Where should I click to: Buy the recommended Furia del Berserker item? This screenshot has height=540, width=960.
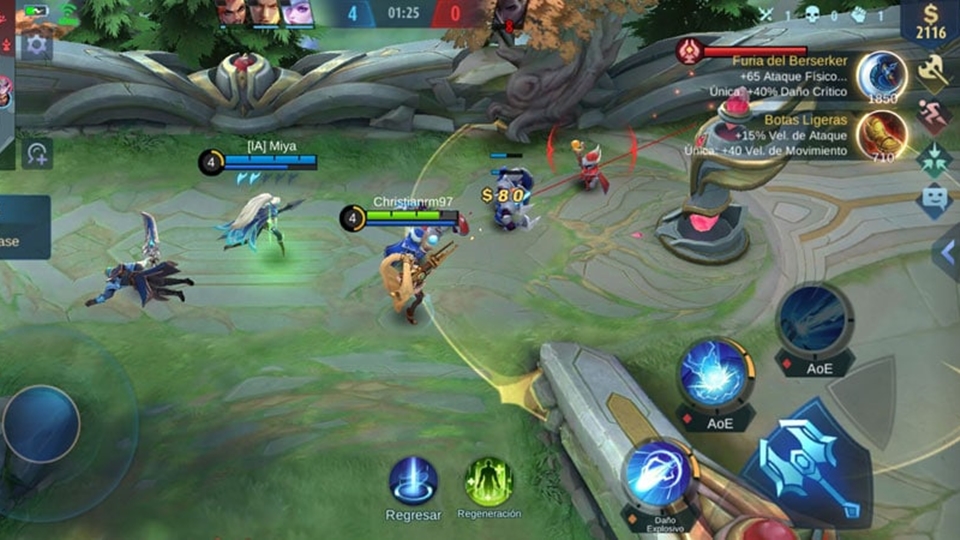(881, 76)
